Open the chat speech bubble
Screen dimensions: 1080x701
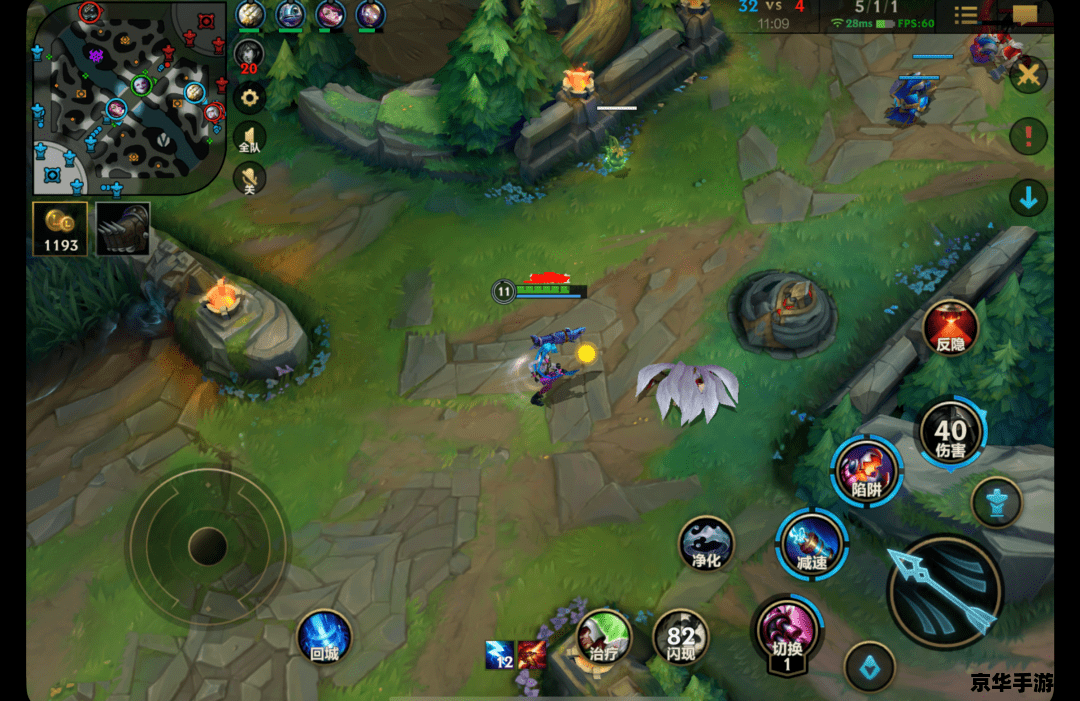click(1025, 15)
